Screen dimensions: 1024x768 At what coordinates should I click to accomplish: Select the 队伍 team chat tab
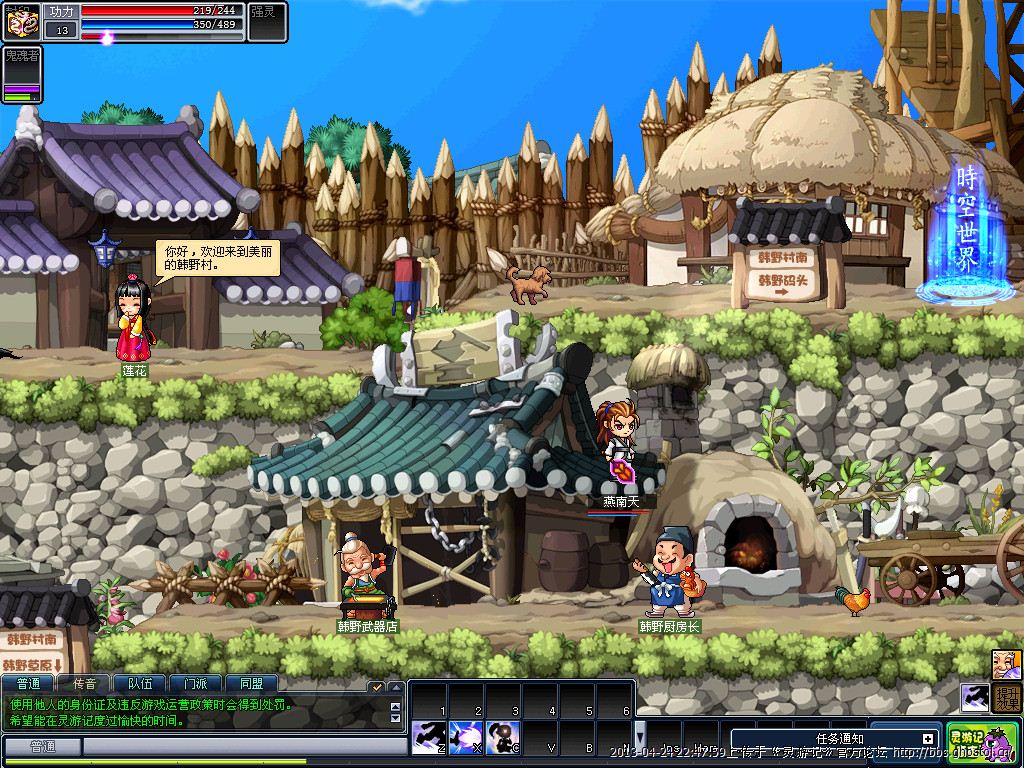click(x=140, y=685)
